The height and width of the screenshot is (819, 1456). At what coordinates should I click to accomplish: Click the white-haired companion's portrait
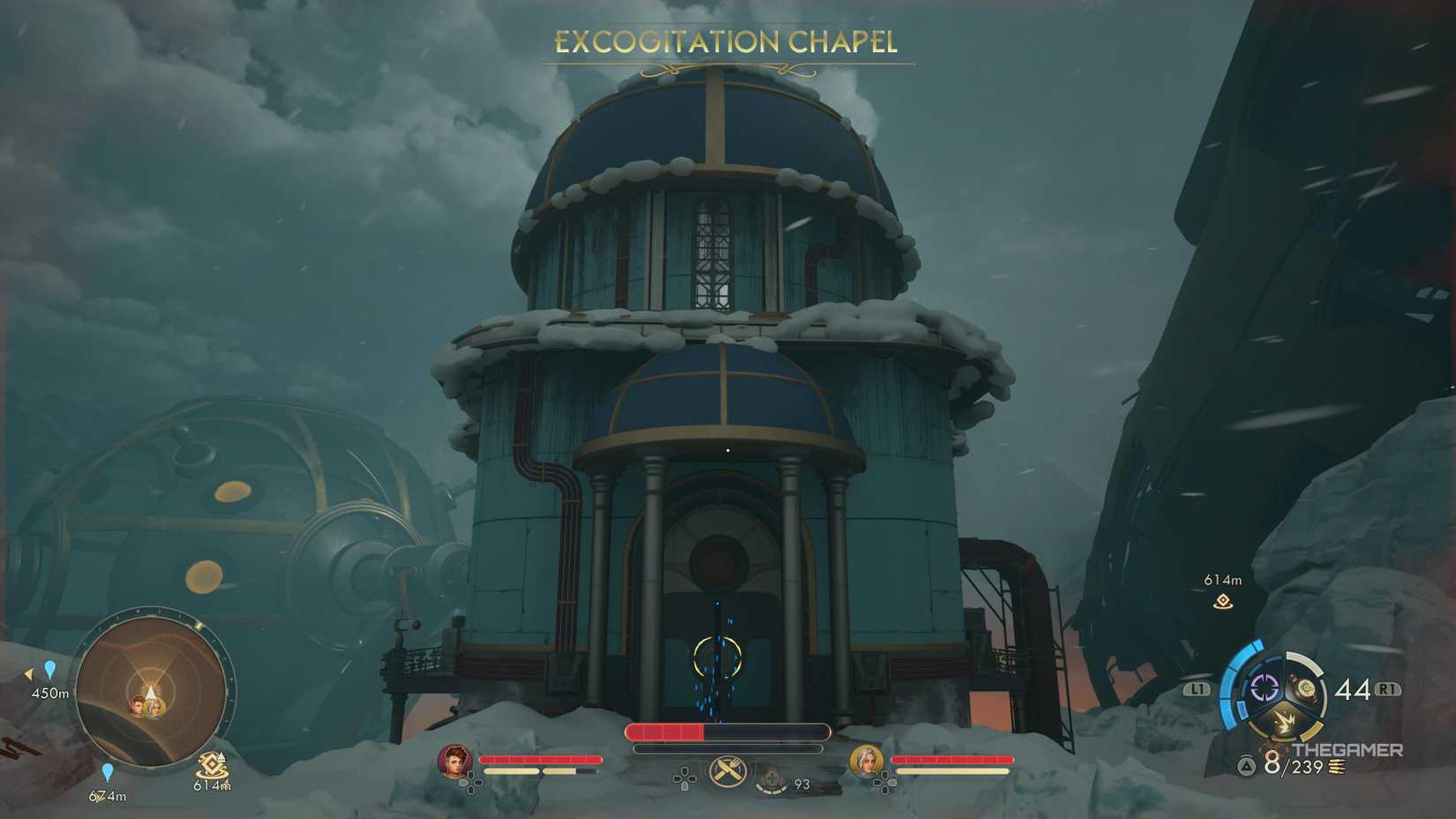coord(867,762)
